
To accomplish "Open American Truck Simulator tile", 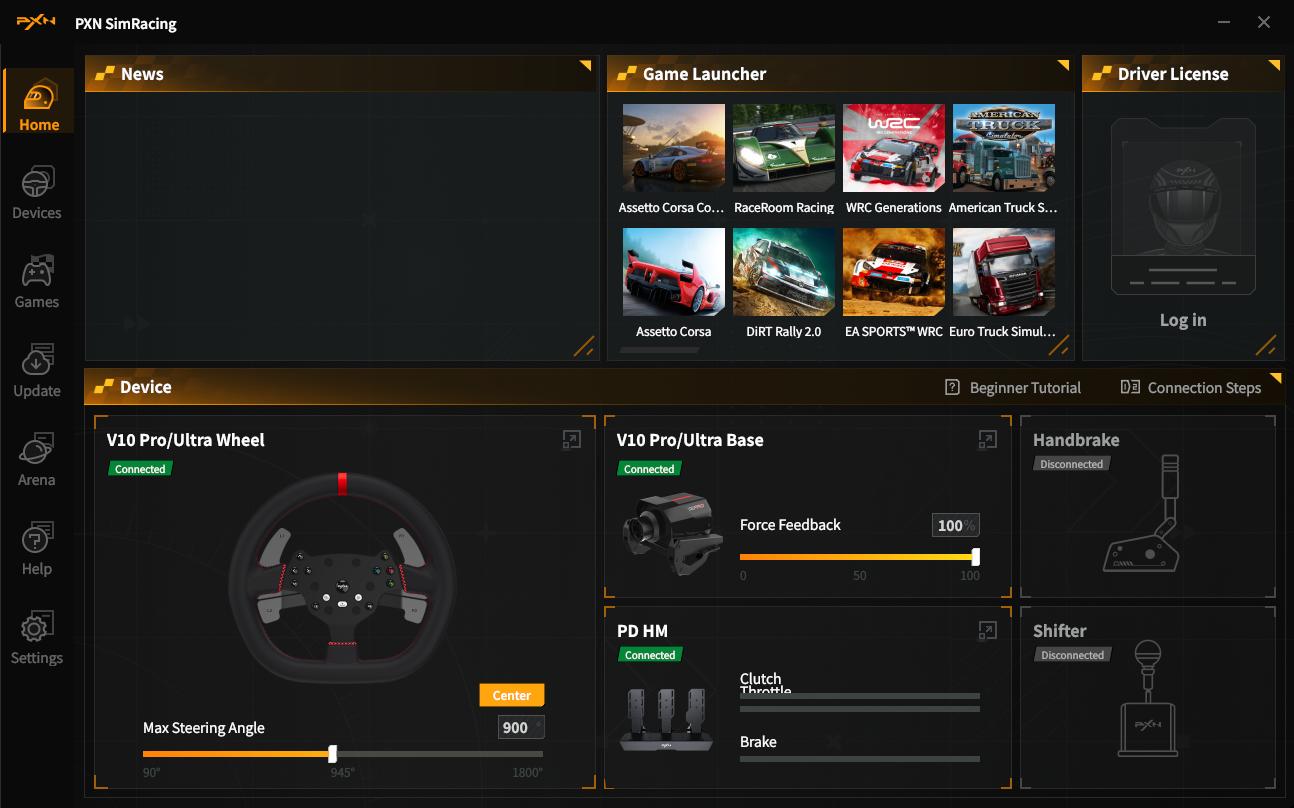I will tap(1003, 148).
